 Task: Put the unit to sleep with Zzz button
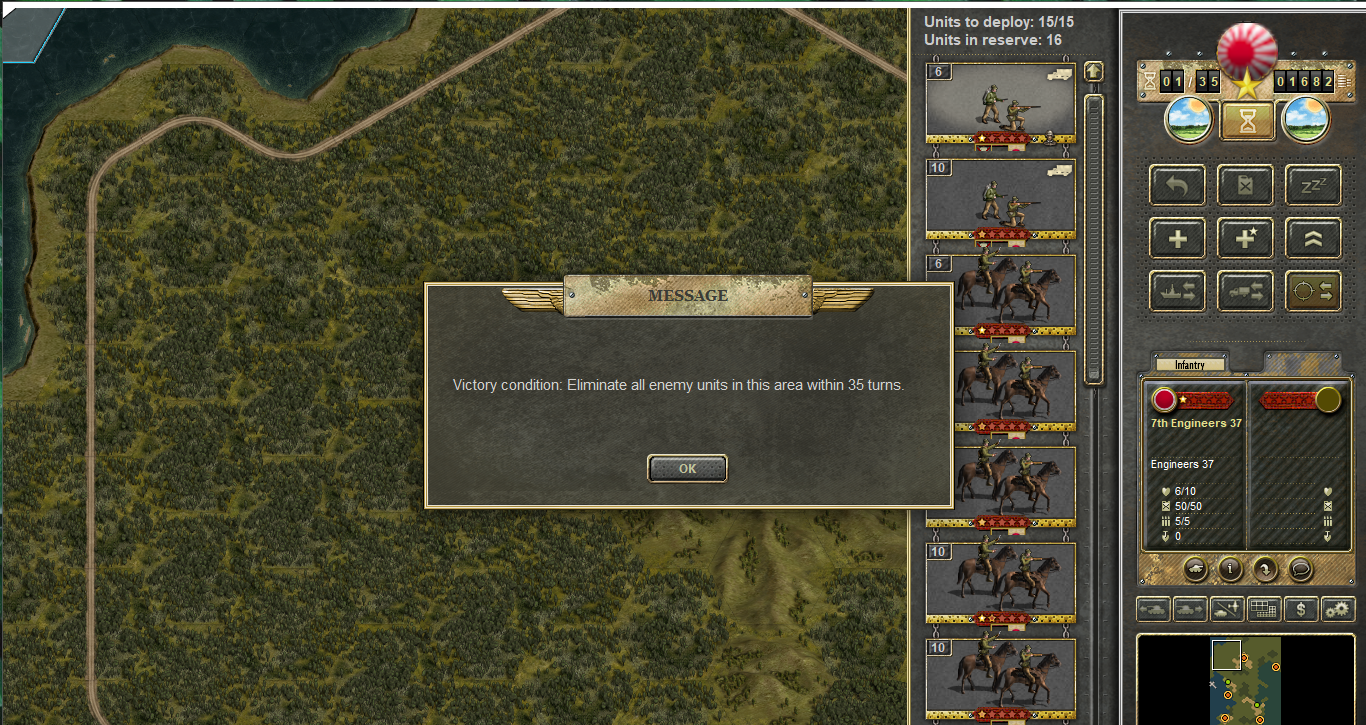coord(1312,185)
